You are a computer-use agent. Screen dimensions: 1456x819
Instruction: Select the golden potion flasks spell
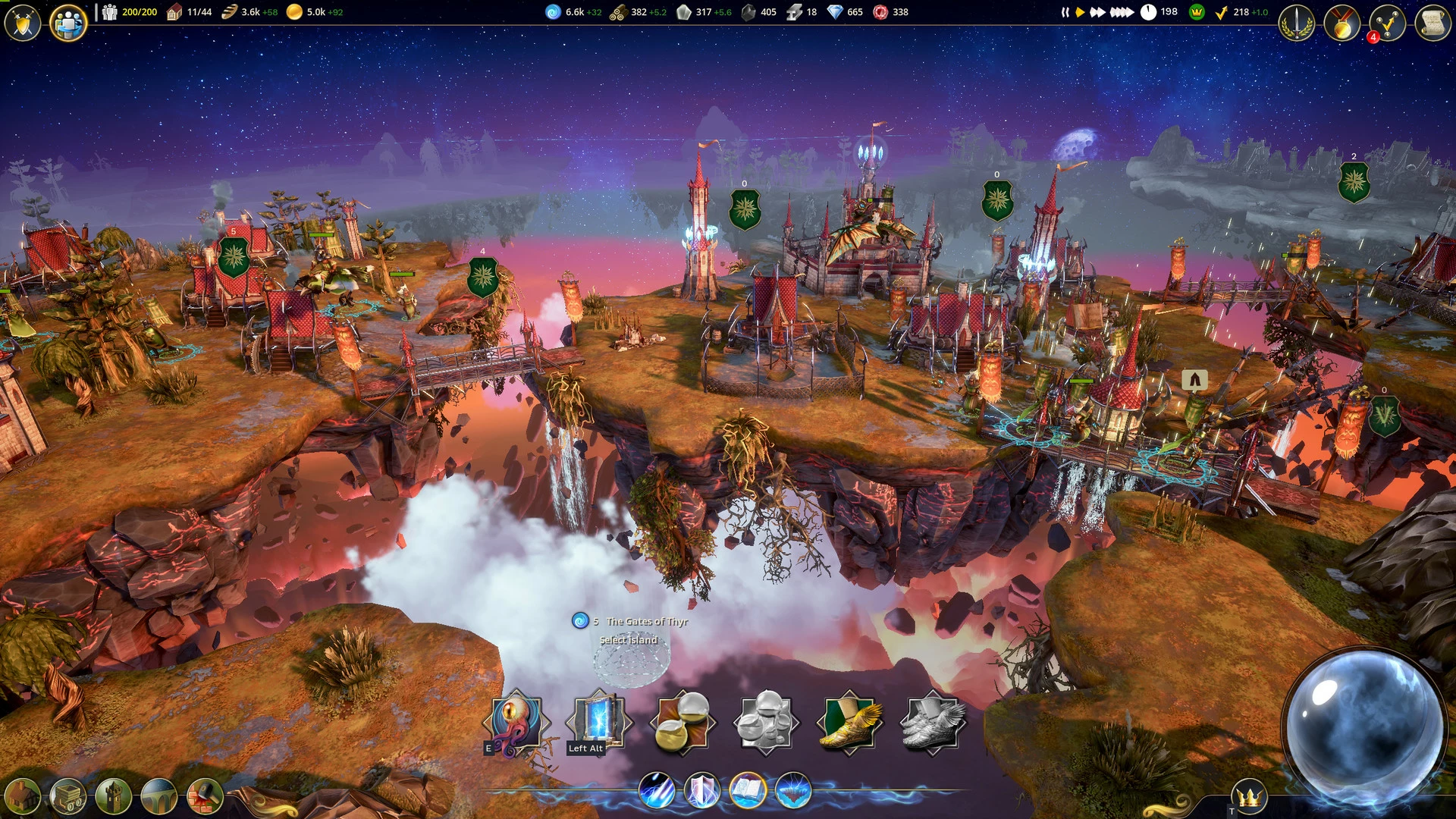tap(682, 722)
